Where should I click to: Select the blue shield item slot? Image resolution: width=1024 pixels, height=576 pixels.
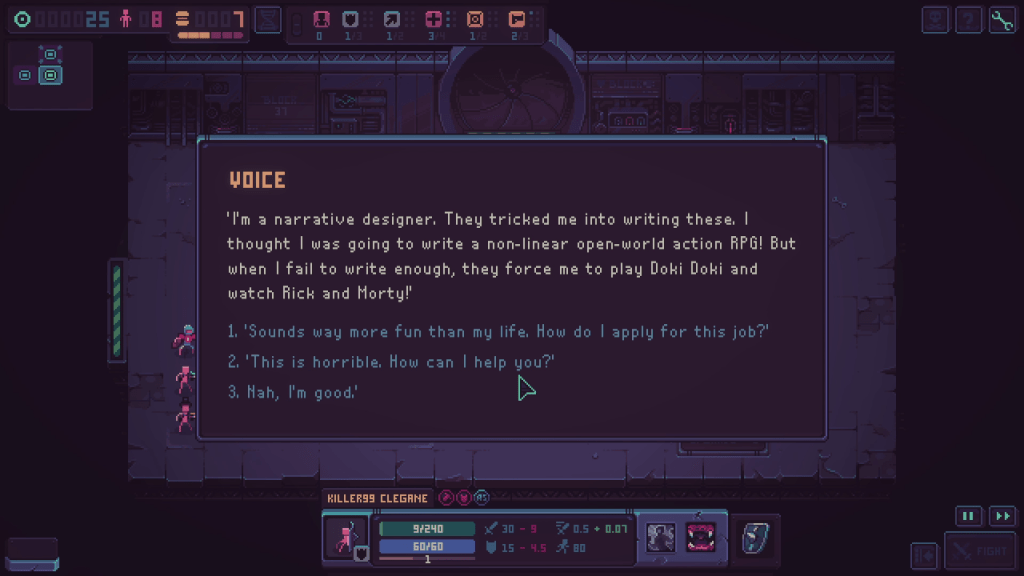click(x=753, y=538)
